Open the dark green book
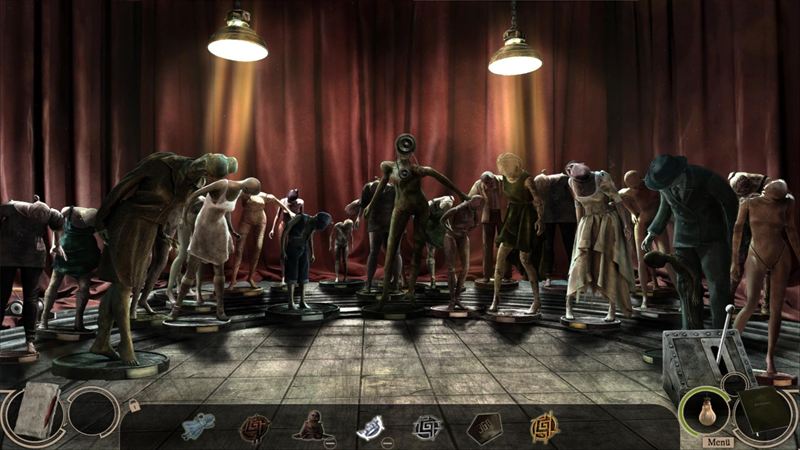 click(765, 412)
